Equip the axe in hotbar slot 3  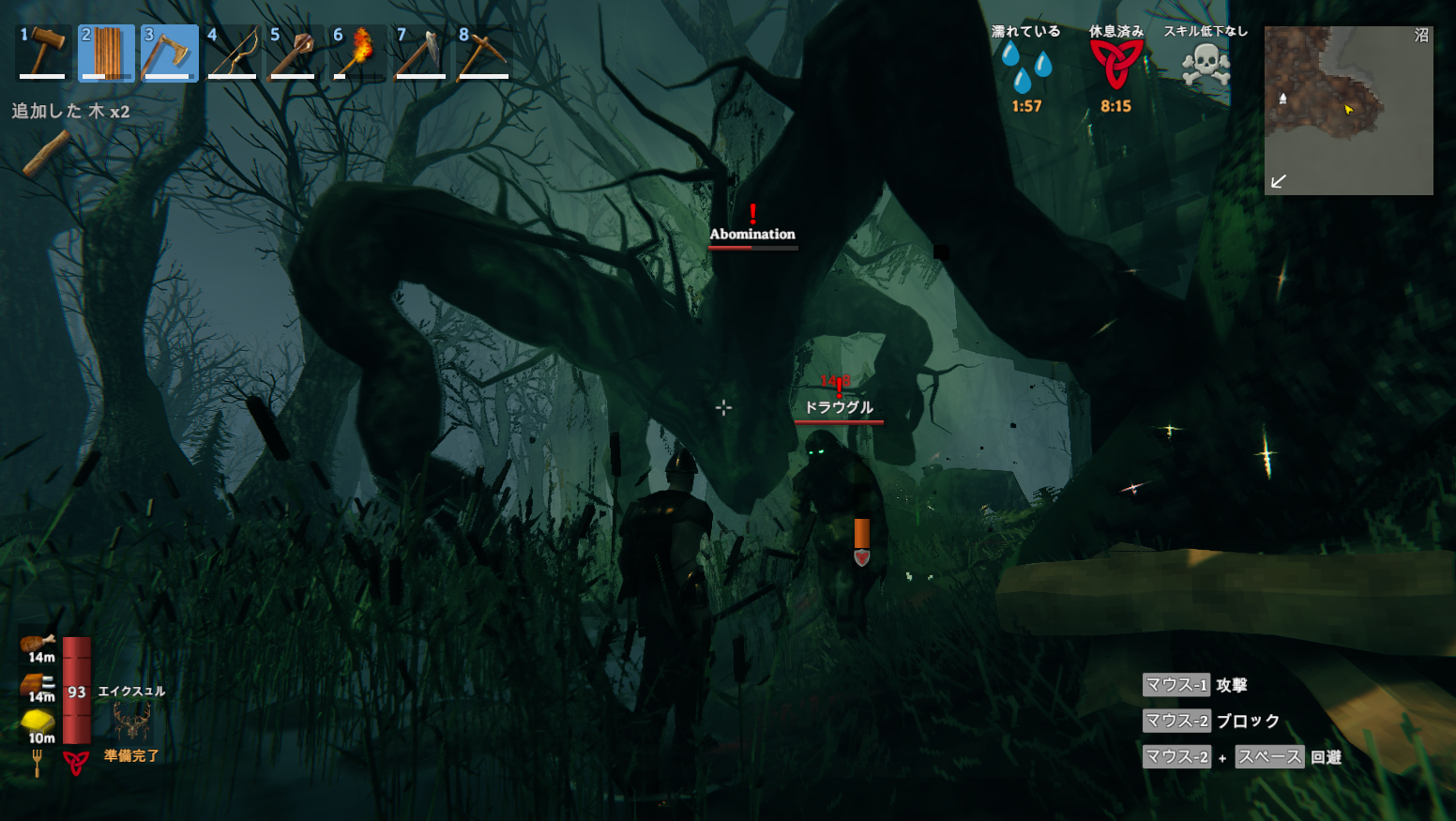[x=169, y=53]
